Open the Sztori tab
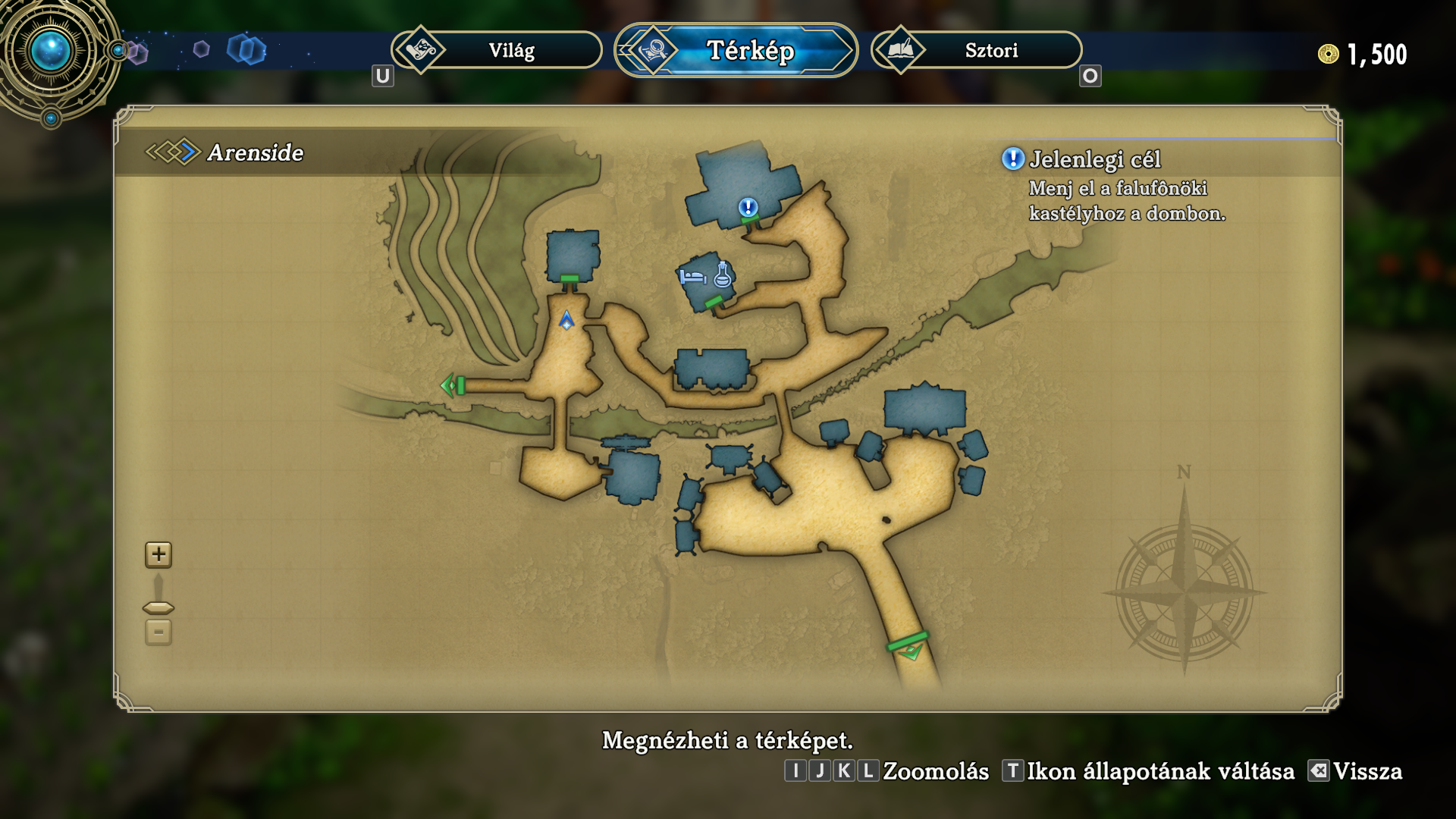1456x819 pixels. [x=977, y=51]
